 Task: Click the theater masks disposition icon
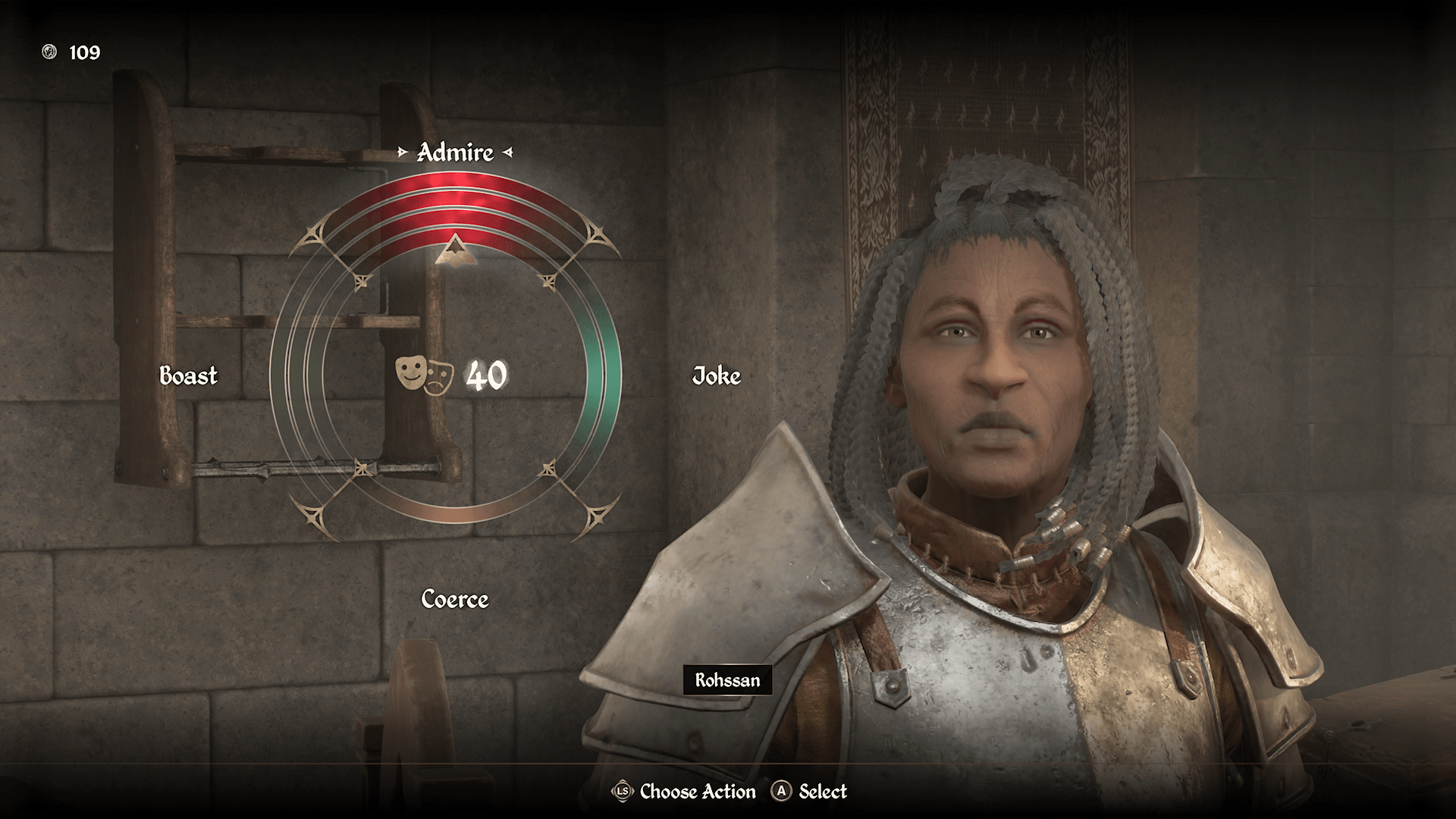click(425, 374)
